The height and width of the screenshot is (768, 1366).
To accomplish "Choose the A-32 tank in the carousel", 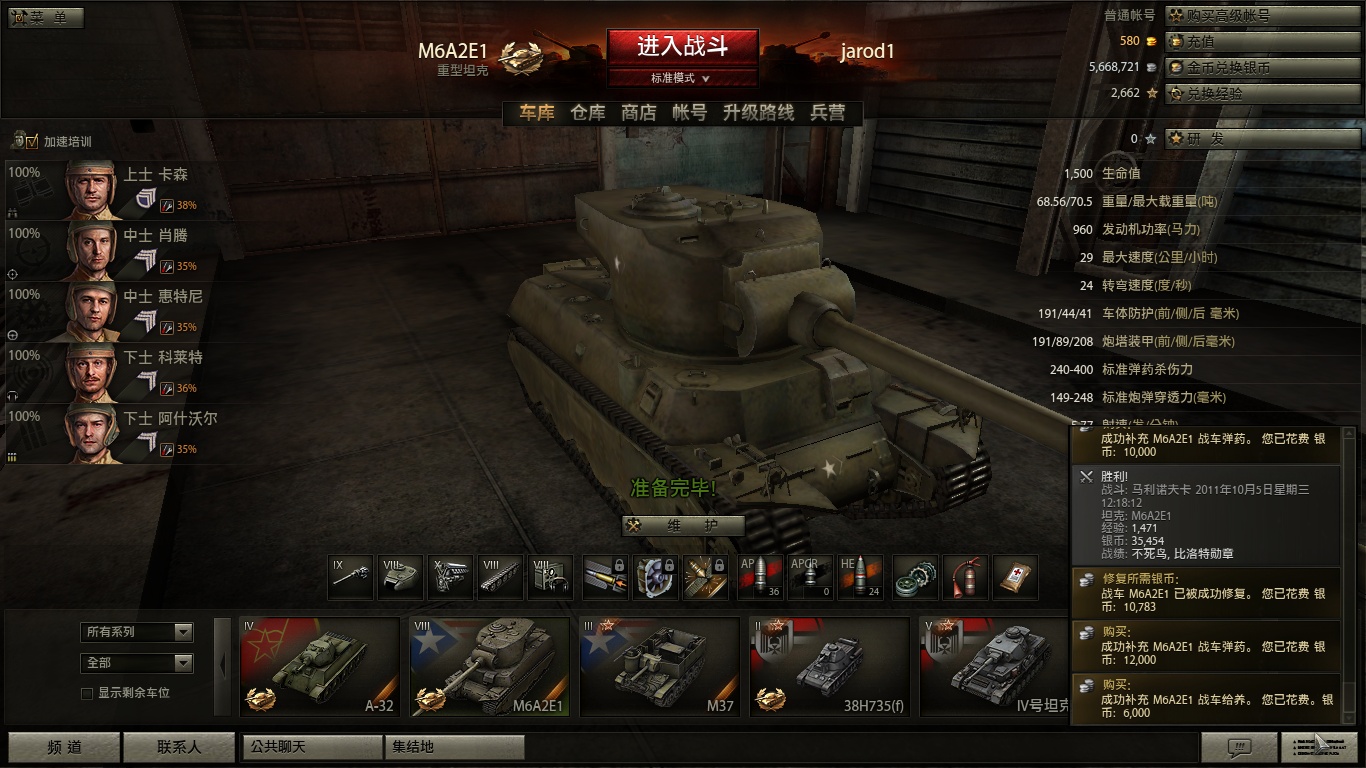I will click(x=319, y=666).
